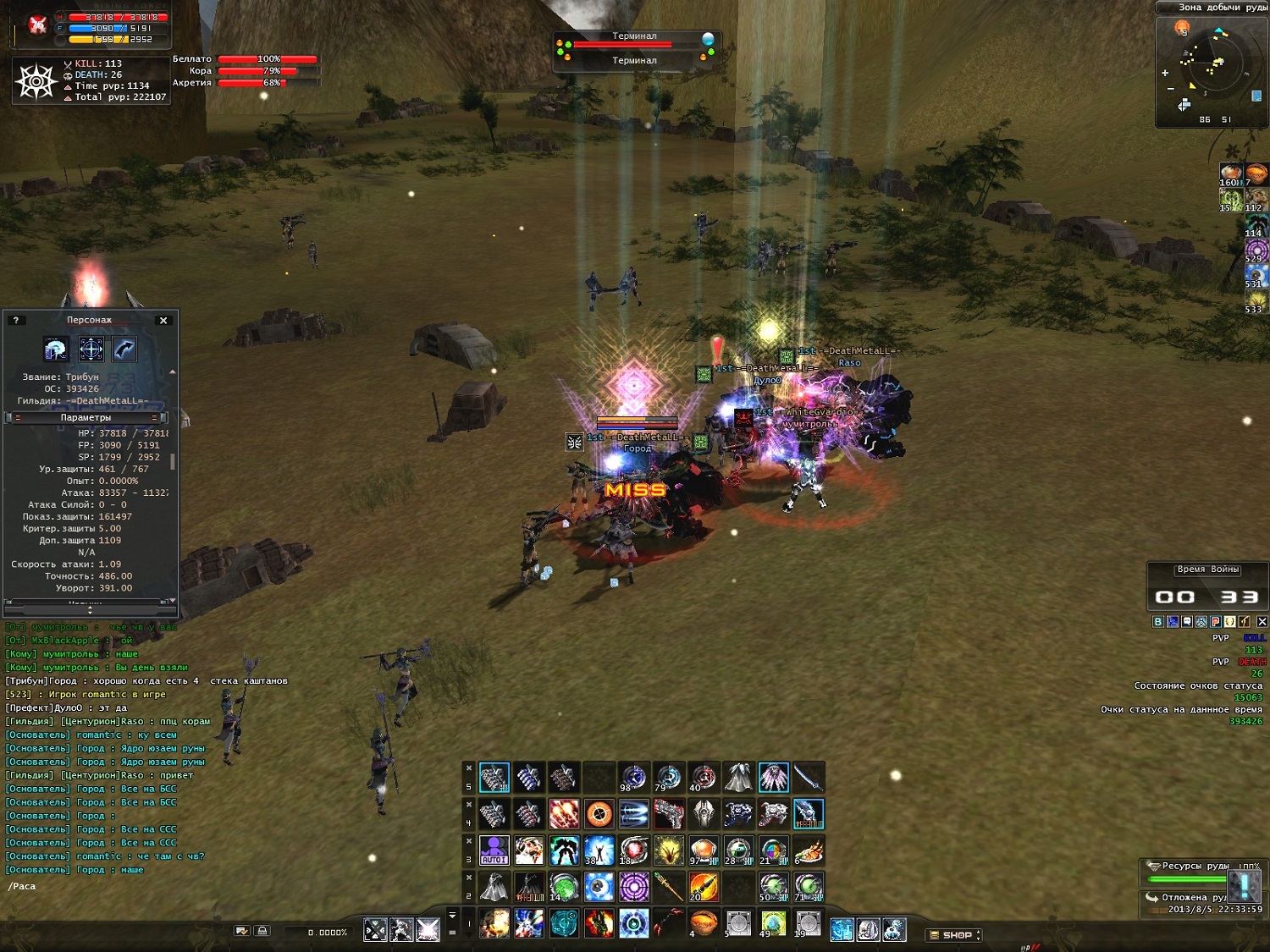
Task: Open help in the Персонаж window
Action: [x=15, y=320]
